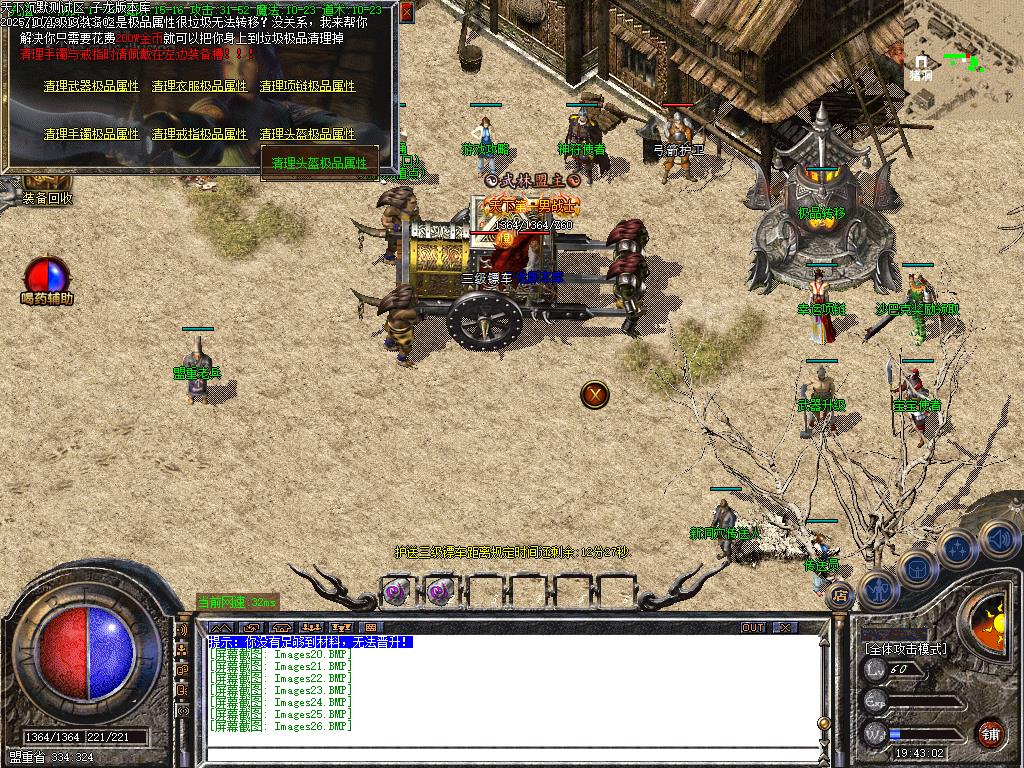Image resolution: width=1024 pixels, height=768 pixels.
Task: Use the first purple scroll in the belt
Action: point(396,591)
